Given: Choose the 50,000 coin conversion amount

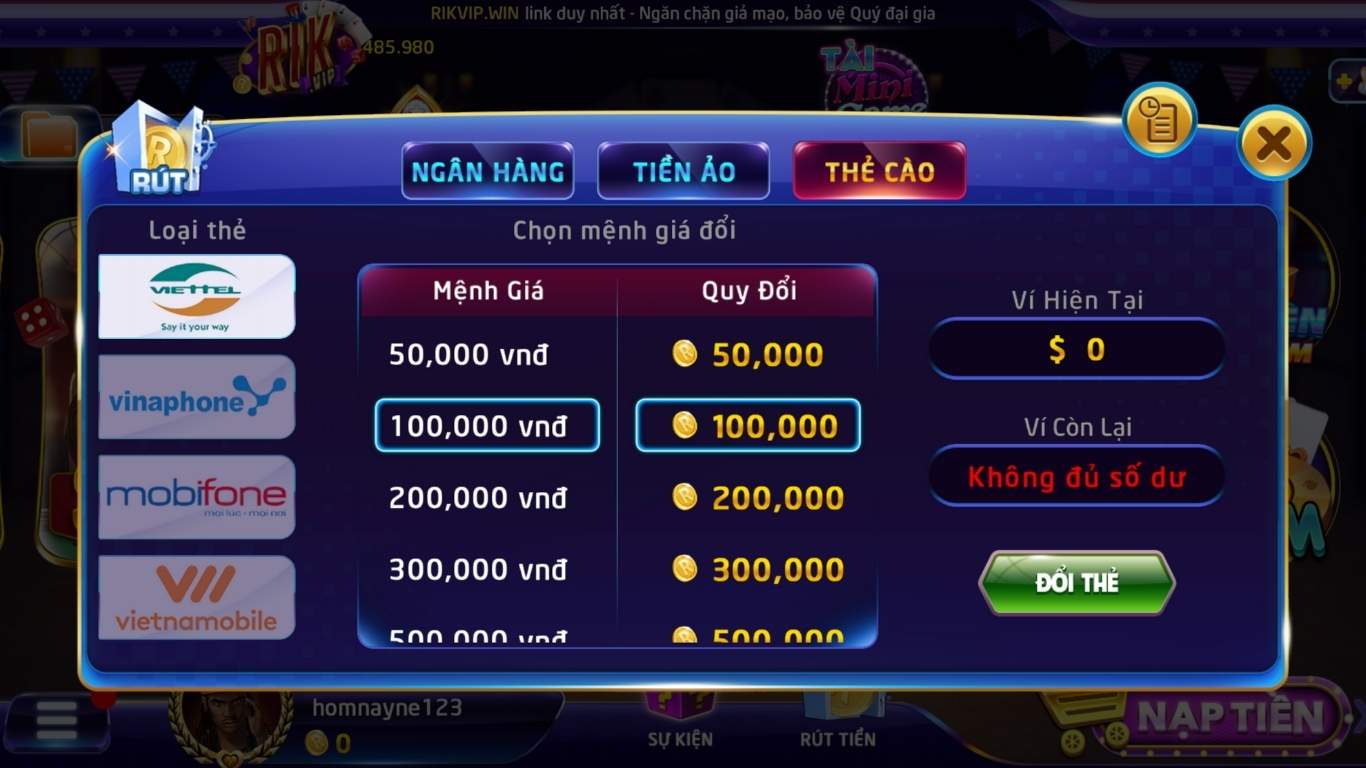Looking at the screenshot, I should pos(748,353).
